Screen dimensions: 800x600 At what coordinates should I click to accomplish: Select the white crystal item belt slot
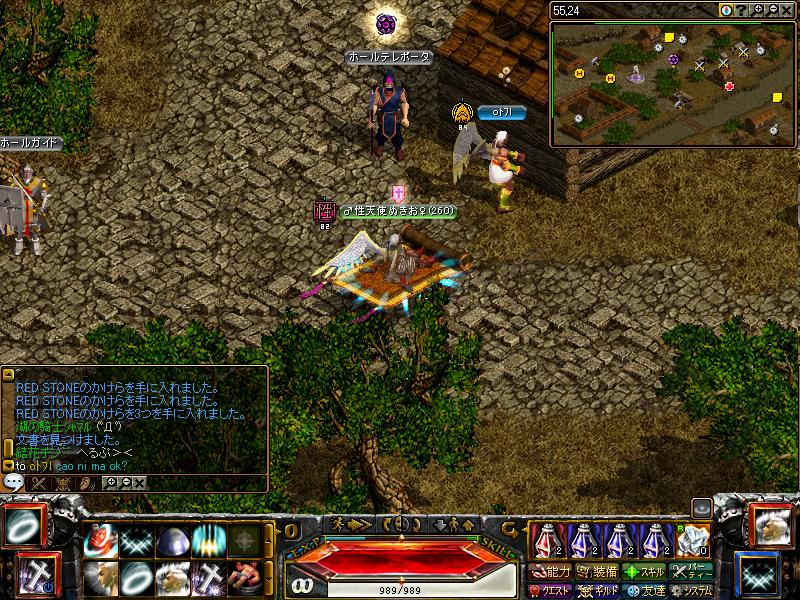tap(692, 540)
